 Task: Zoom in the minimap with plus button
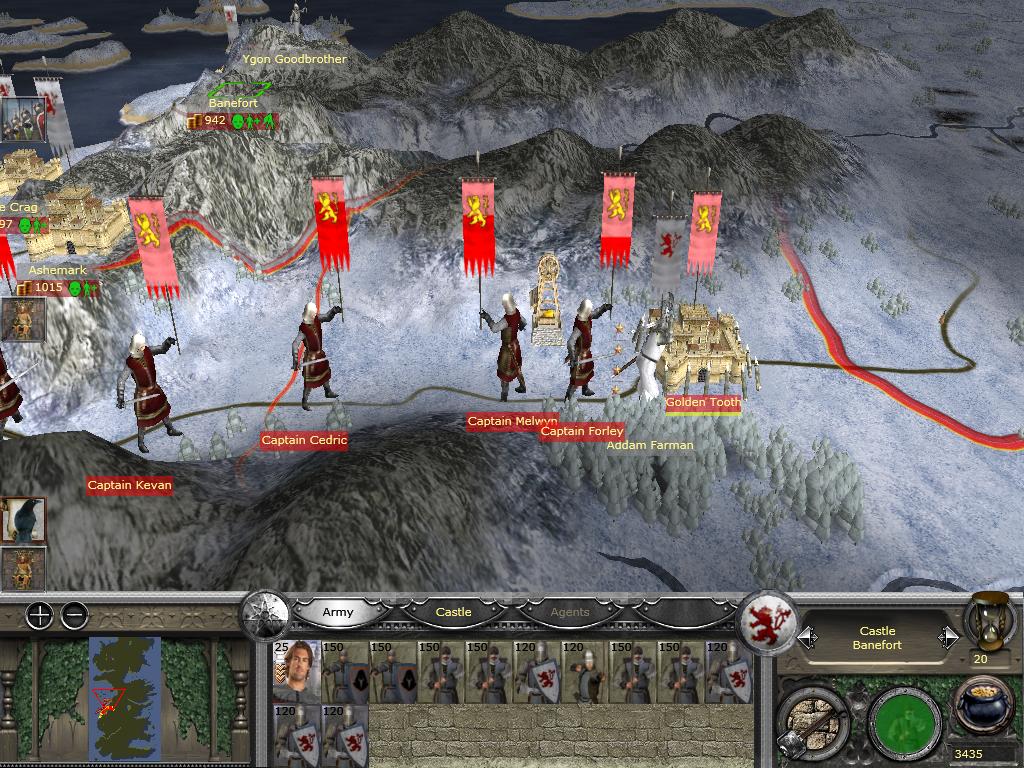pyautogui.click(x=39, y=615)
